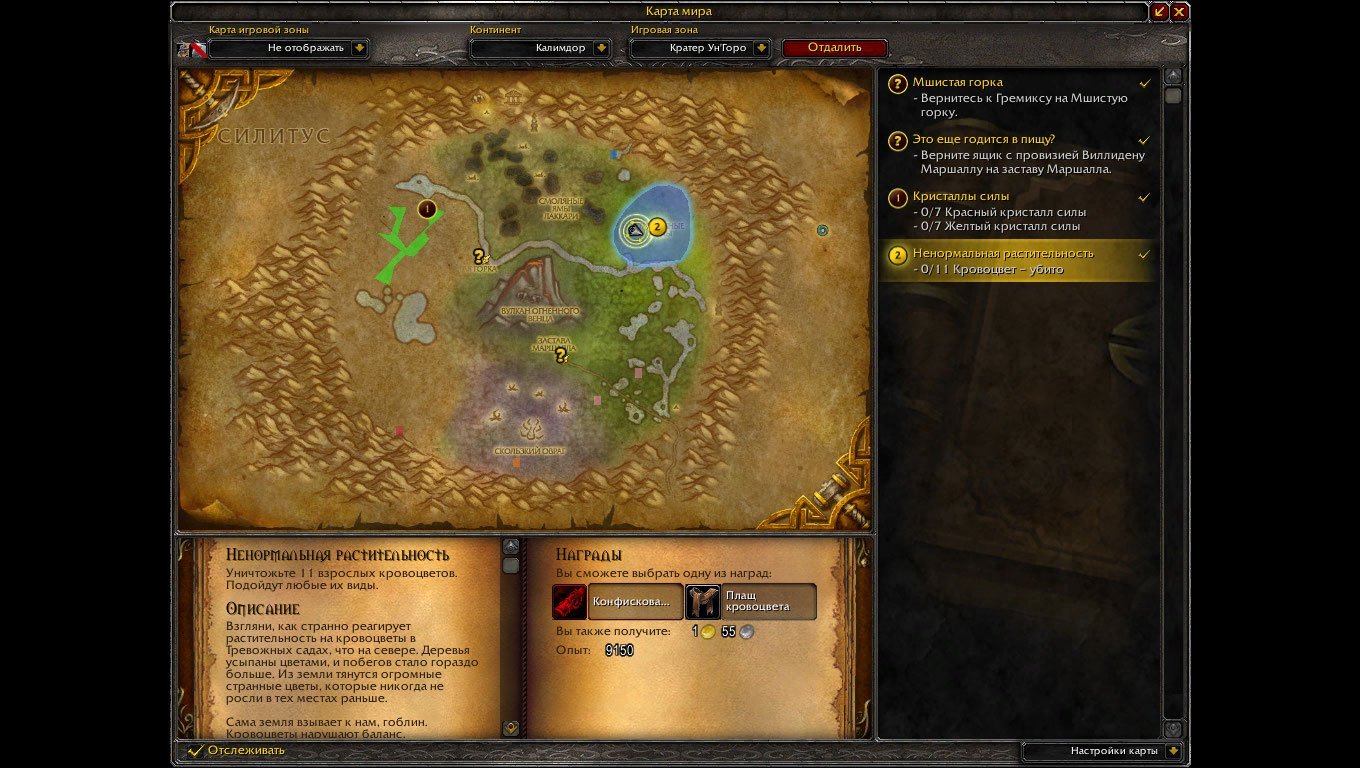
Task: Choose the Кристаллы силы quest in the list
Action: [960, 197]
